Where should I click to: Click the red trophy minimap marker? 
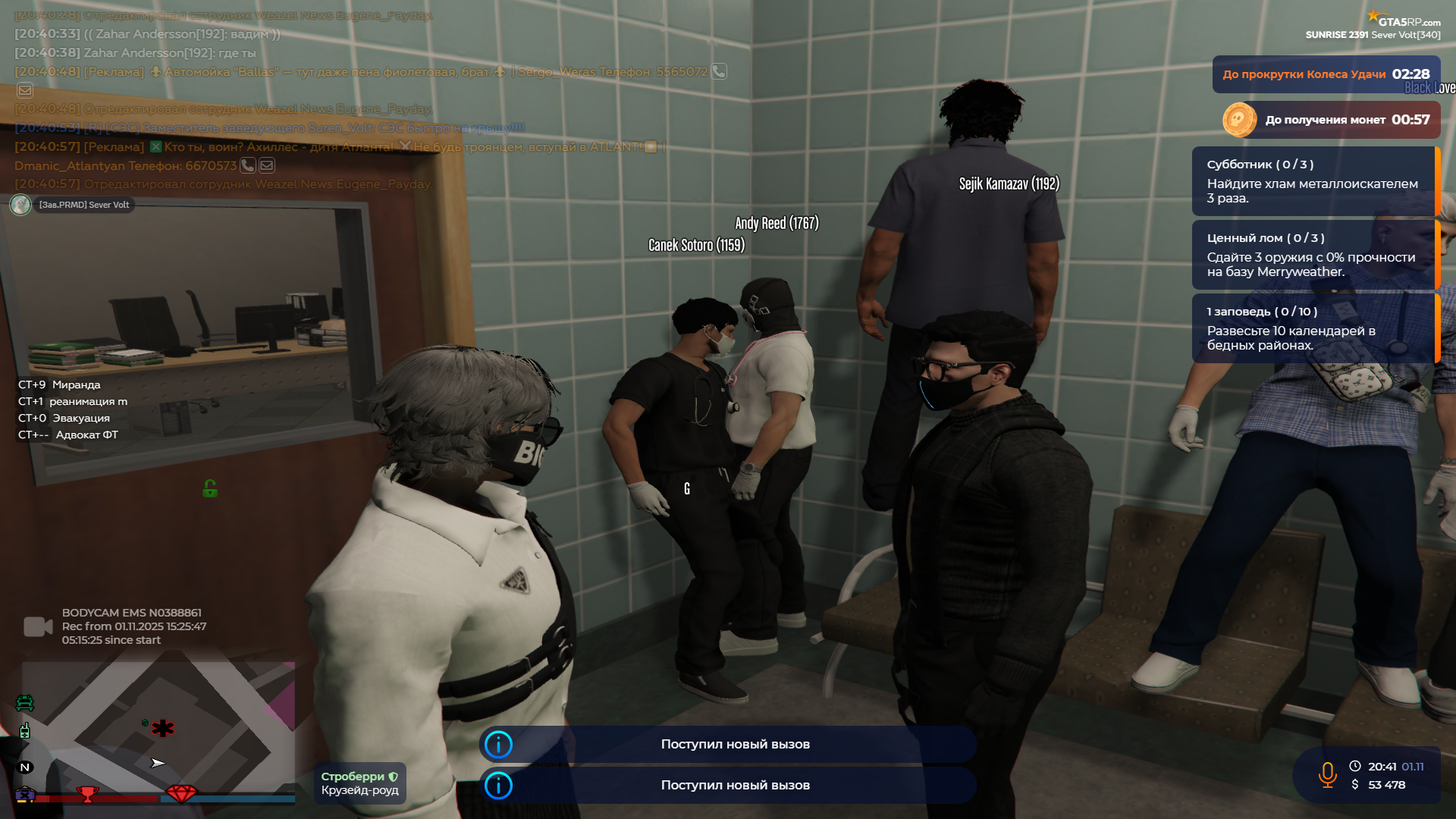click(88, 794)
